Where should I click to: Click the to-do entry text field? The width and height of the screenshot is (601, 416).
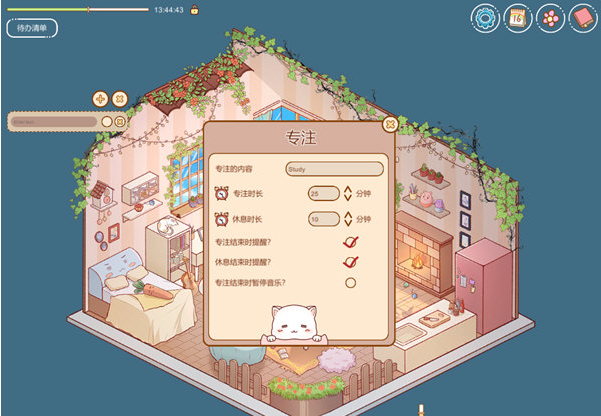(53, 121)
